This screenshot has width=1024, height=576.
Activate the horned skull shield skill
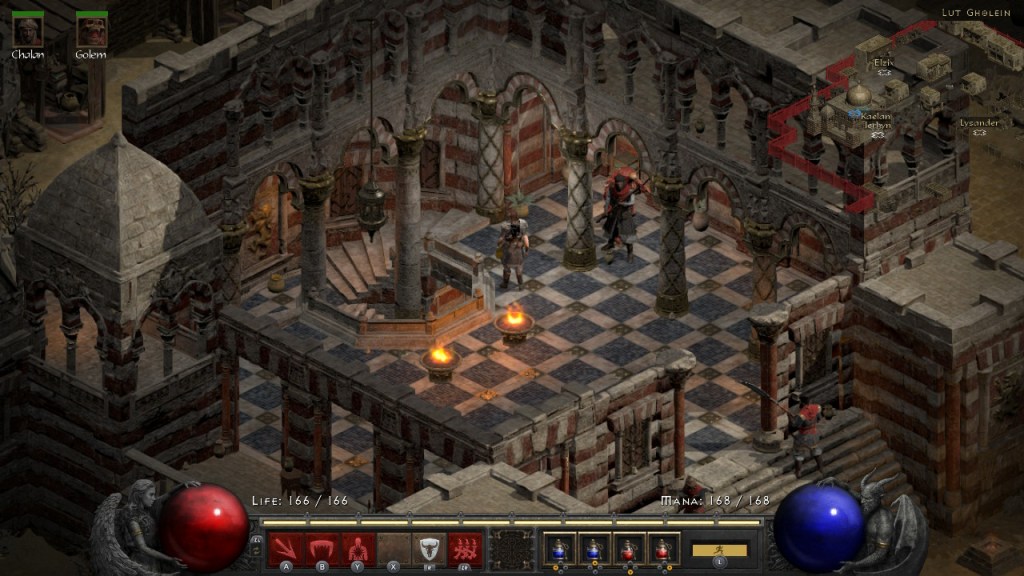click(x=429, y=548)
